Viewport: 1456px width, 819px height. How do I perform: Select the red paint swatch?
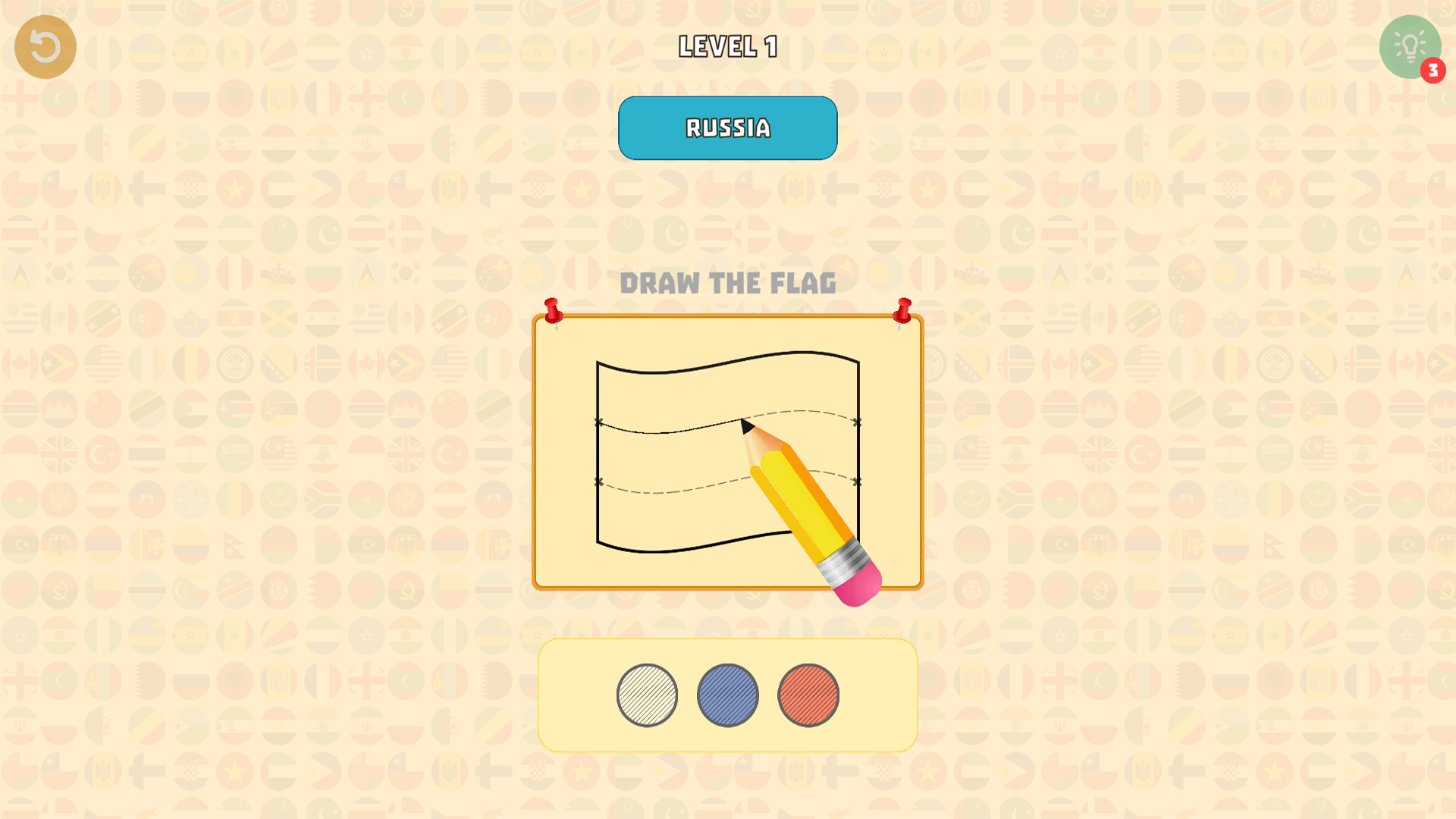[808, 695]
